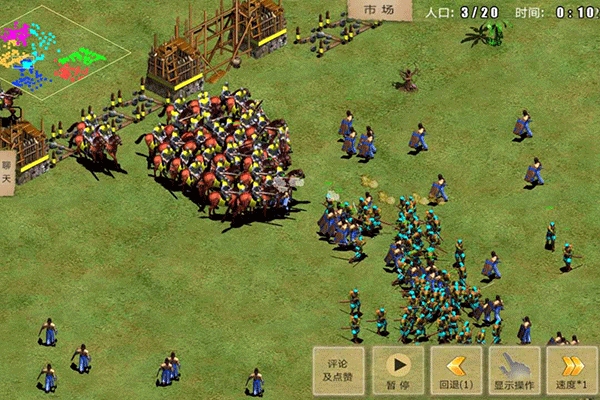Image resolution: width=600 pixels, height=400 pixels.
Task: Rewind using the 回退(1) button
Action: click(456, 370)
